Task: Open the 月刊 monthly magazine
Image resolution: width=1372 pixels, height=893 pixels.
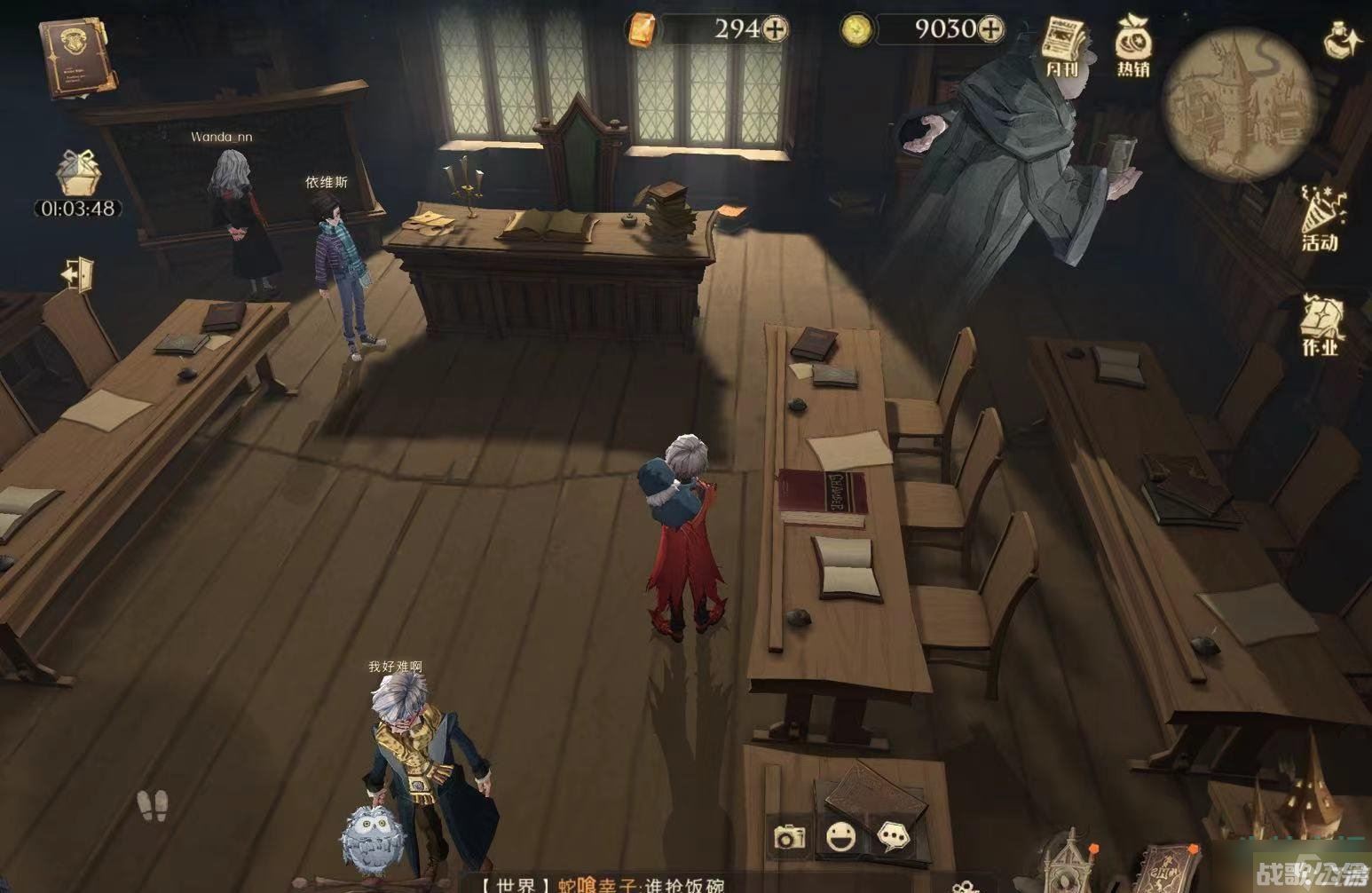Action: click(1062, 46)
